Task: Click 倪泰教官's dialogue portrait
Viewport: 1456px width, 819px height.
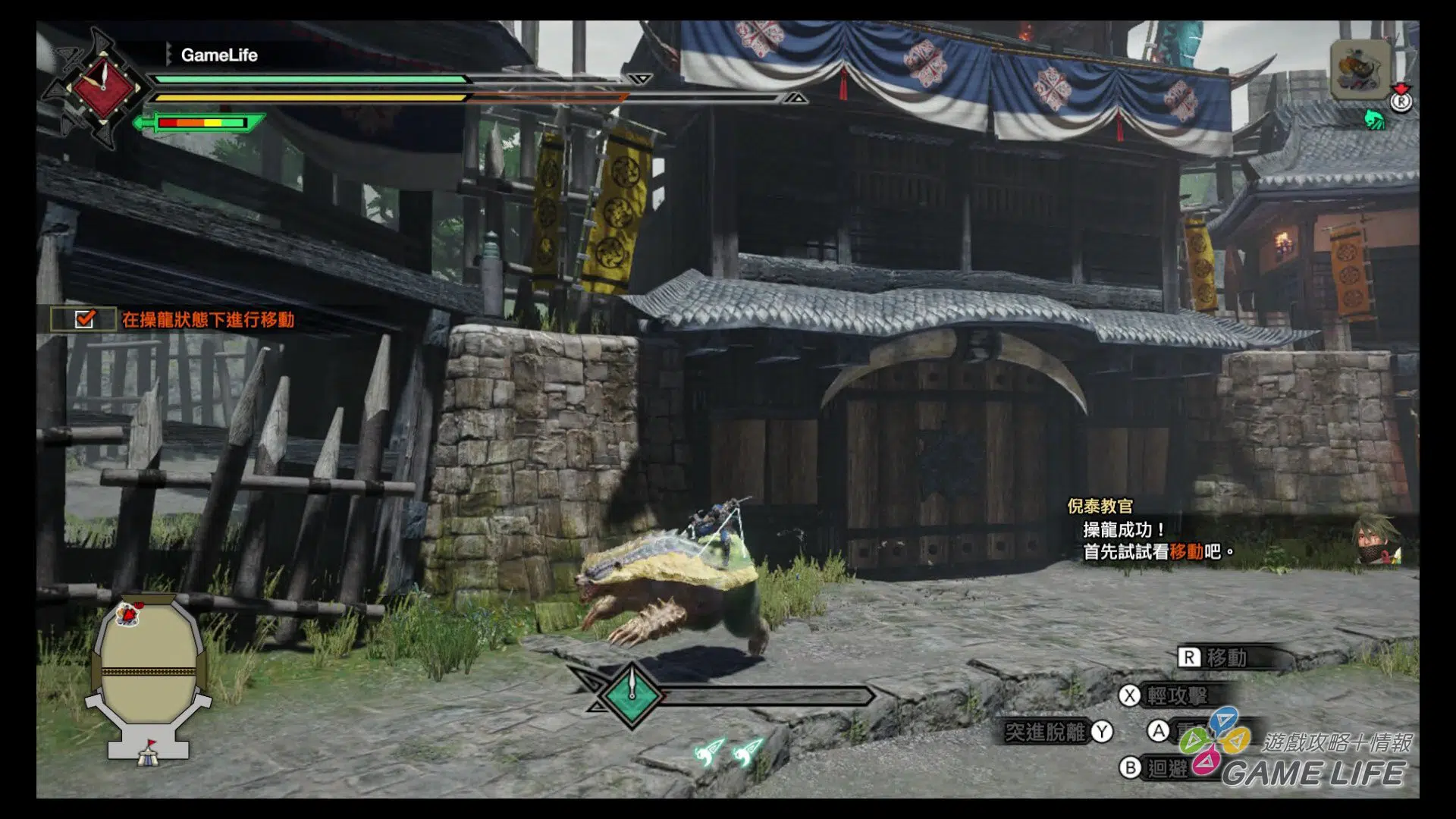Action: pyautogui.click(x=1376, y=541)
